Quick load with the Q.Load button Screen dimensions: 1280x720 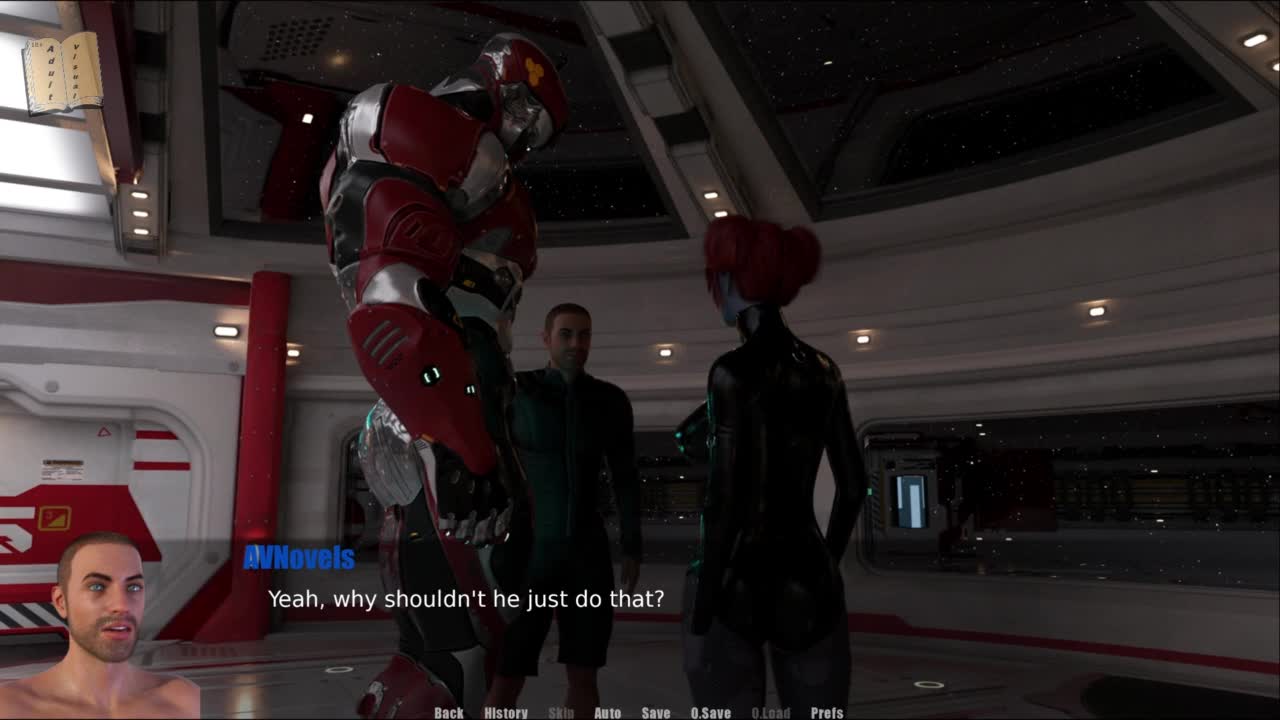point(771,712)
